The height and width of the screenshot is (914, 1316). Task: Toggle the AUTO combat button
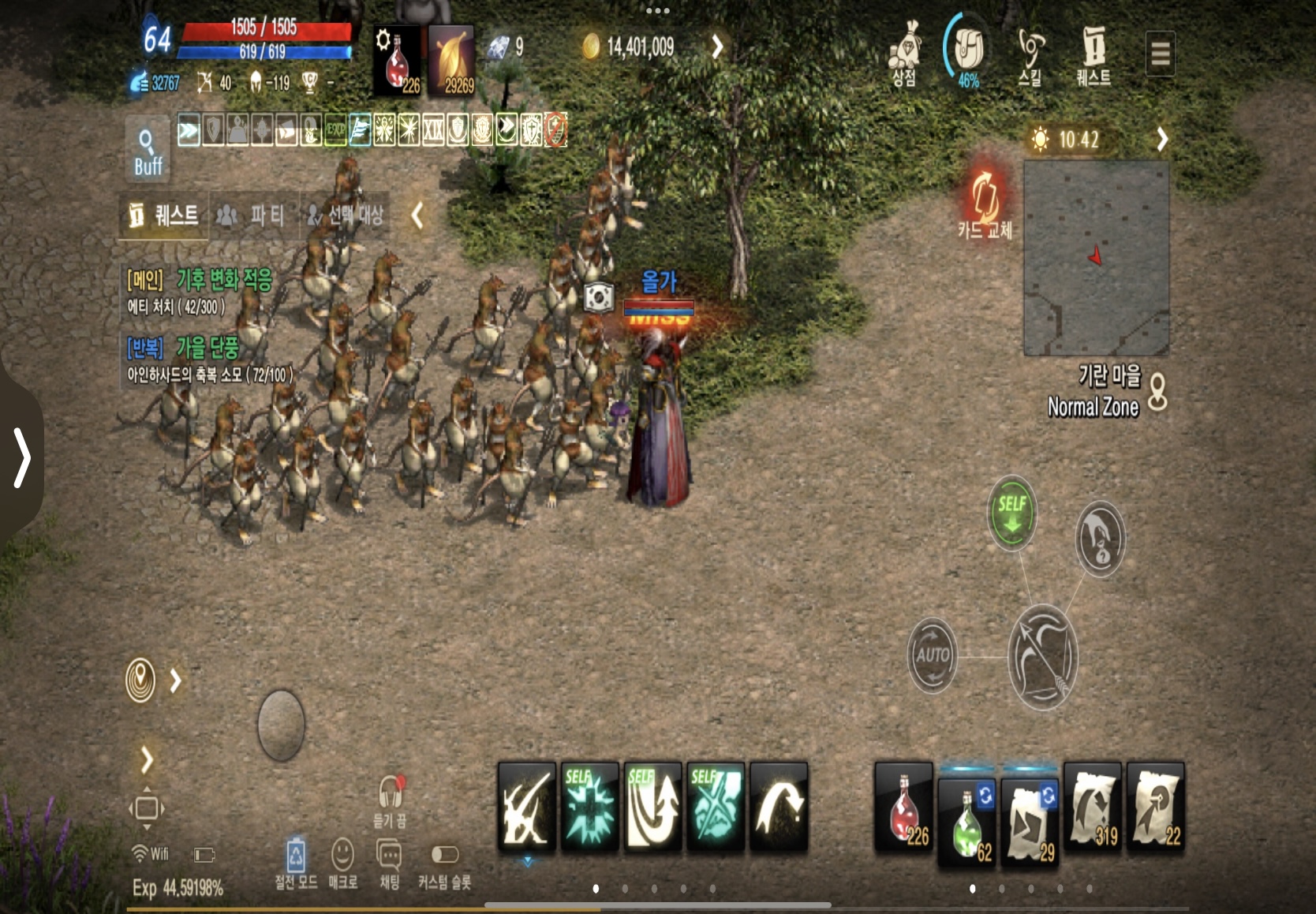tap(933, 655)
